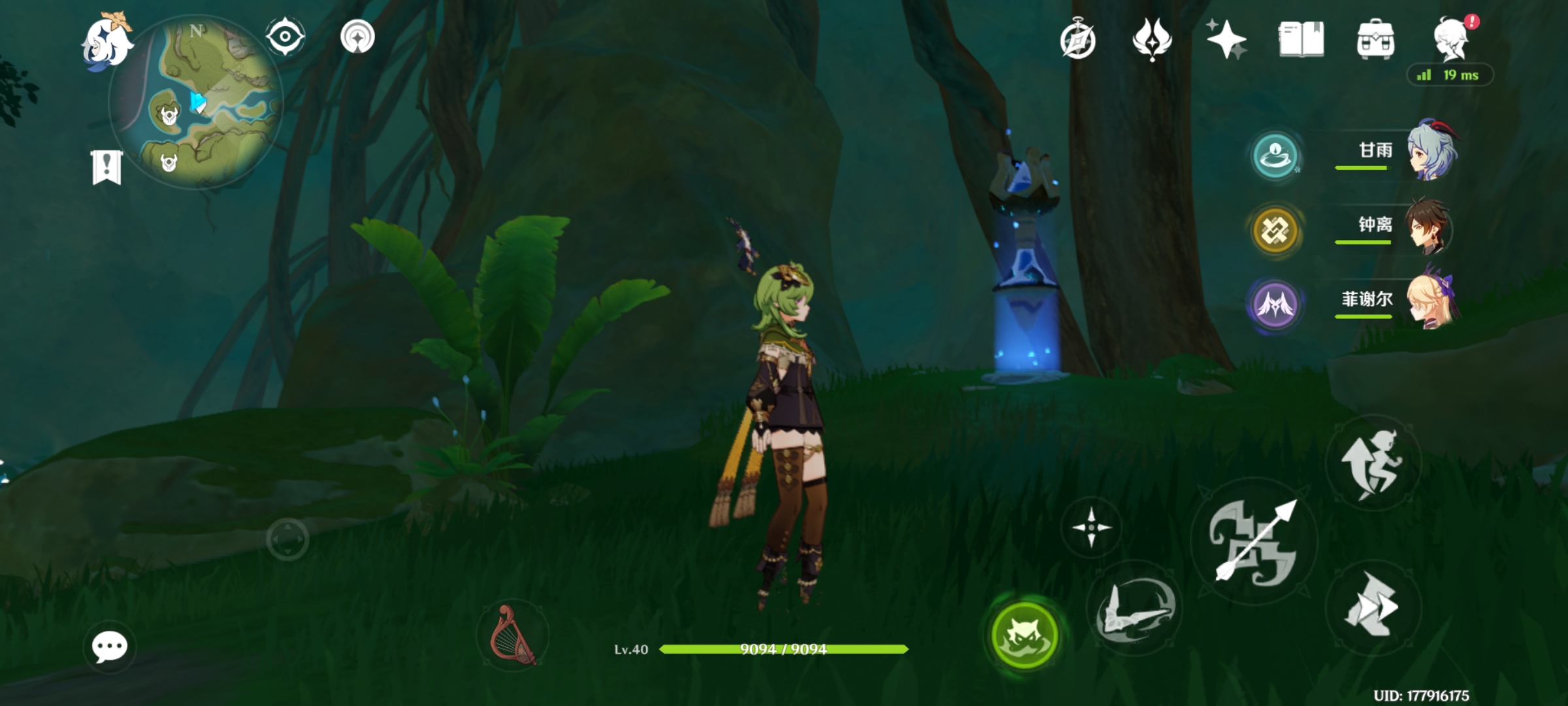Viewport: 1568px width, 706px height.
Task: Open the Wish star icon
Action: click(x=1226, y=39)
